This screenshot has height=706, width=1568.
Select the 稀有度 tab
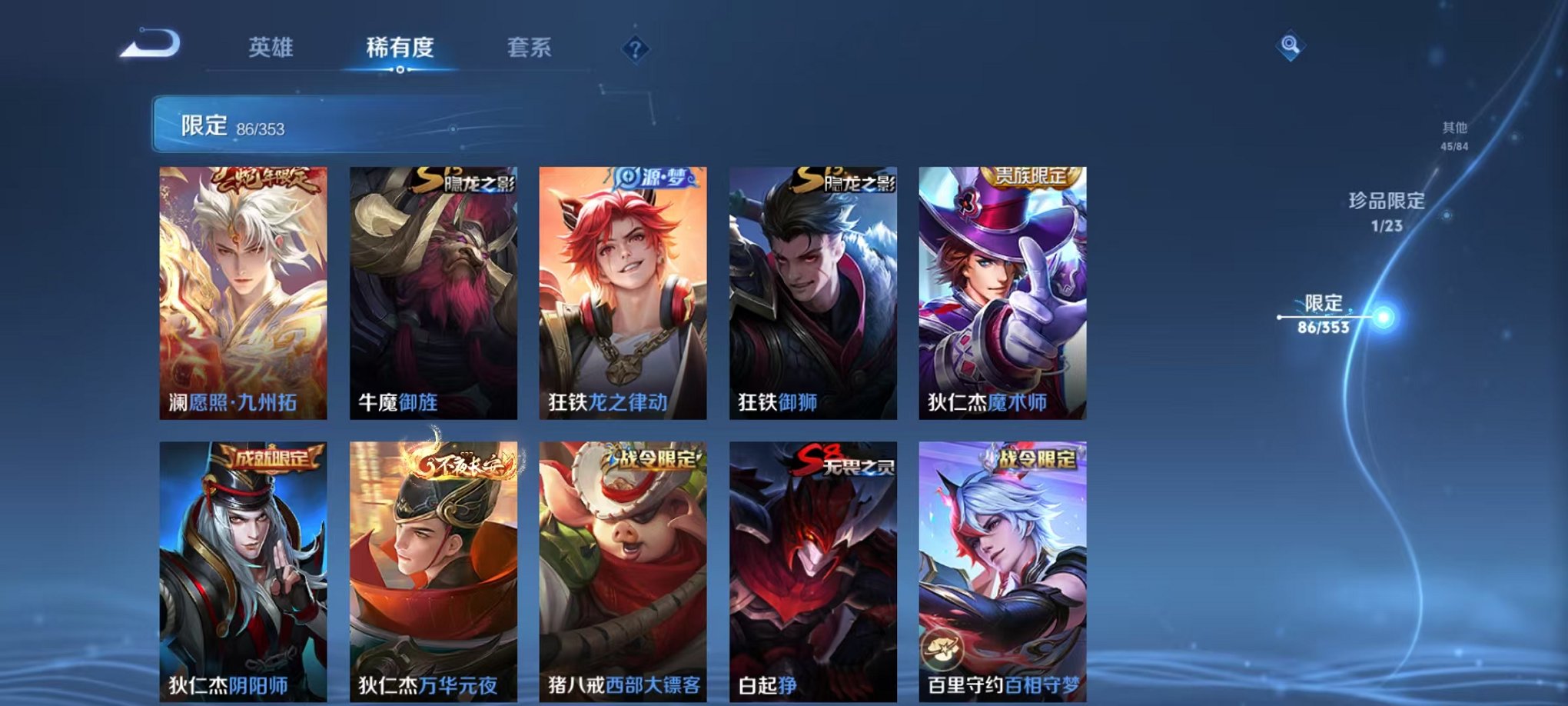399,46
